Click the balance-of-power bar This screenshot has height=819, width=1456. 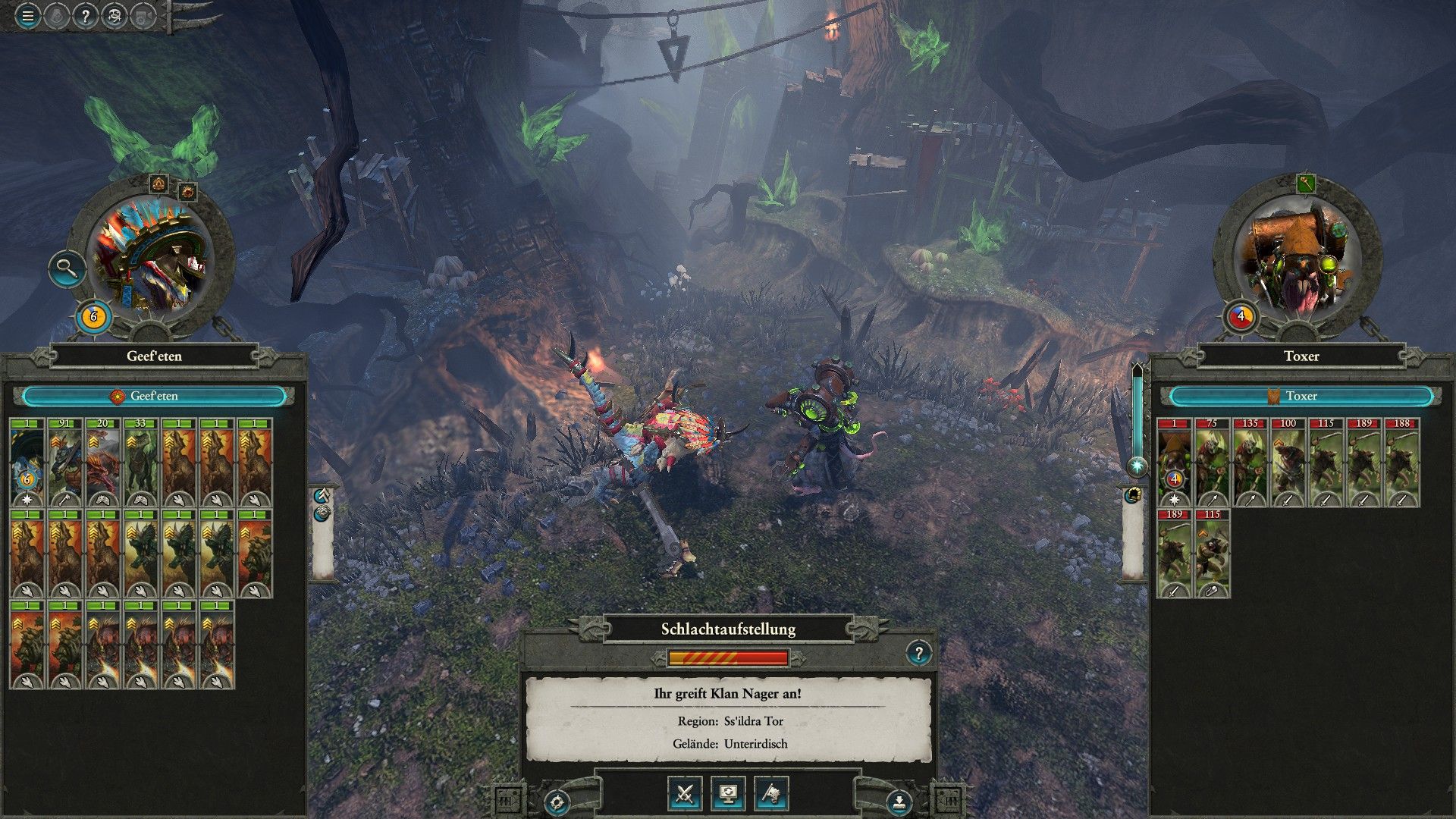click(x=728, y=658)
